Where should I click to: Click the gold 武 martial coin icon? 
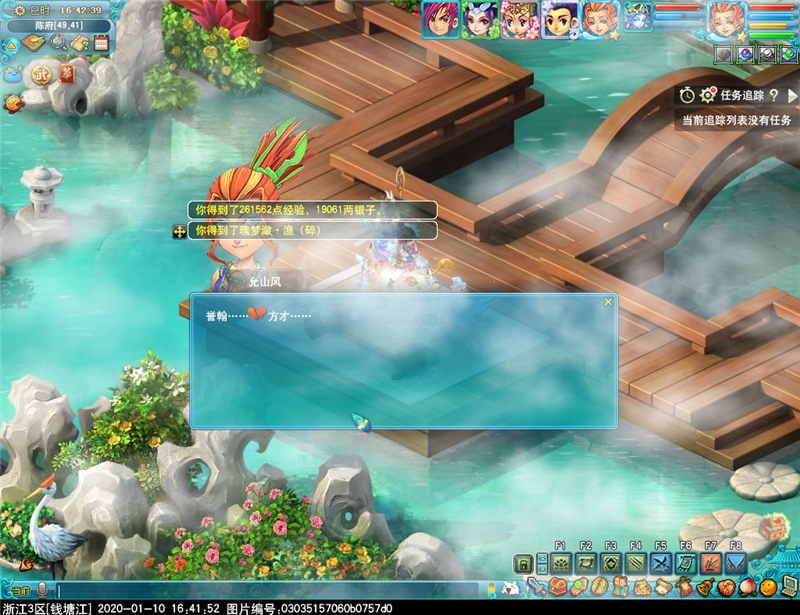[40, 74]
